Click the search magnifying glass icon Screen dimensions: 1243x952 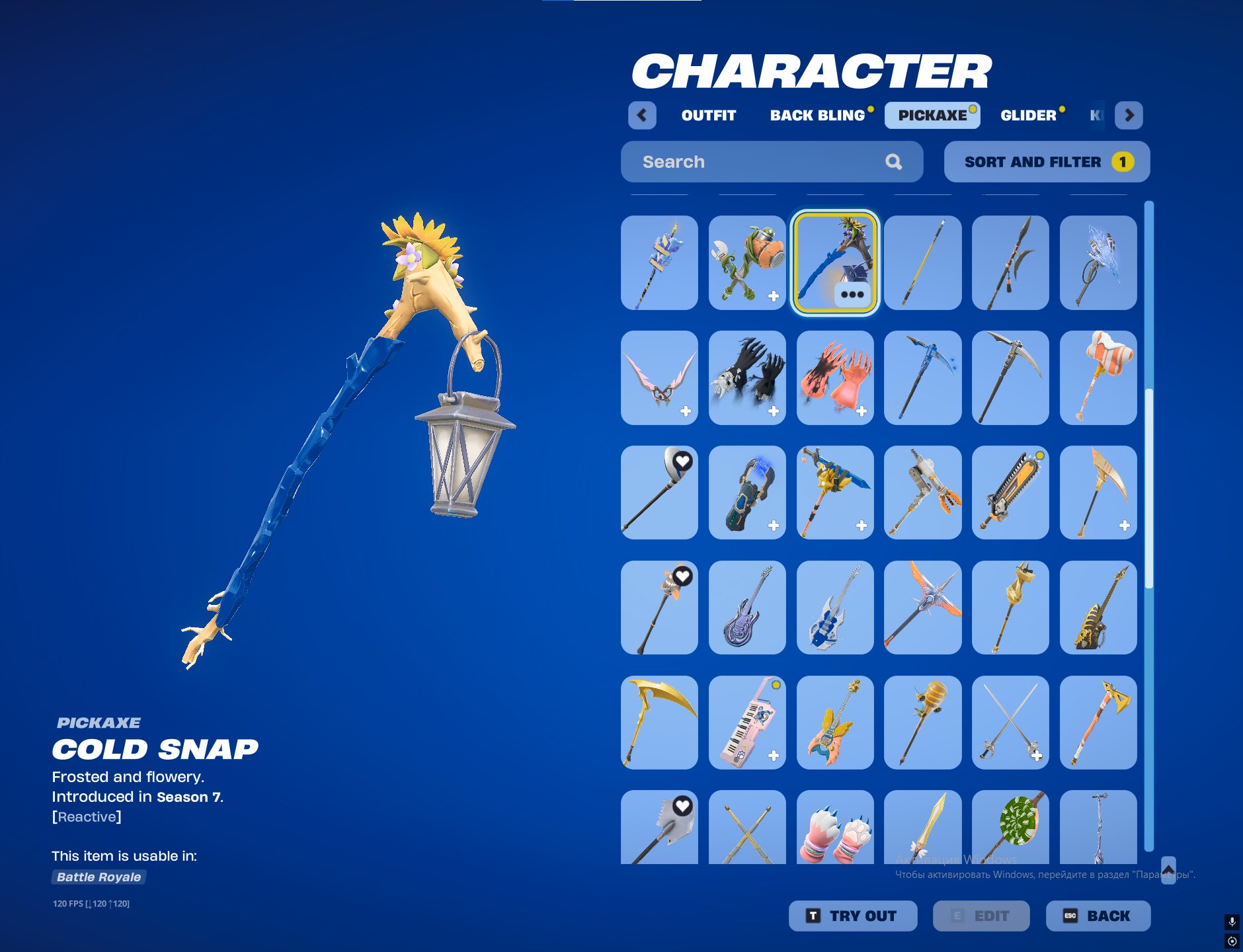[894, 161]
